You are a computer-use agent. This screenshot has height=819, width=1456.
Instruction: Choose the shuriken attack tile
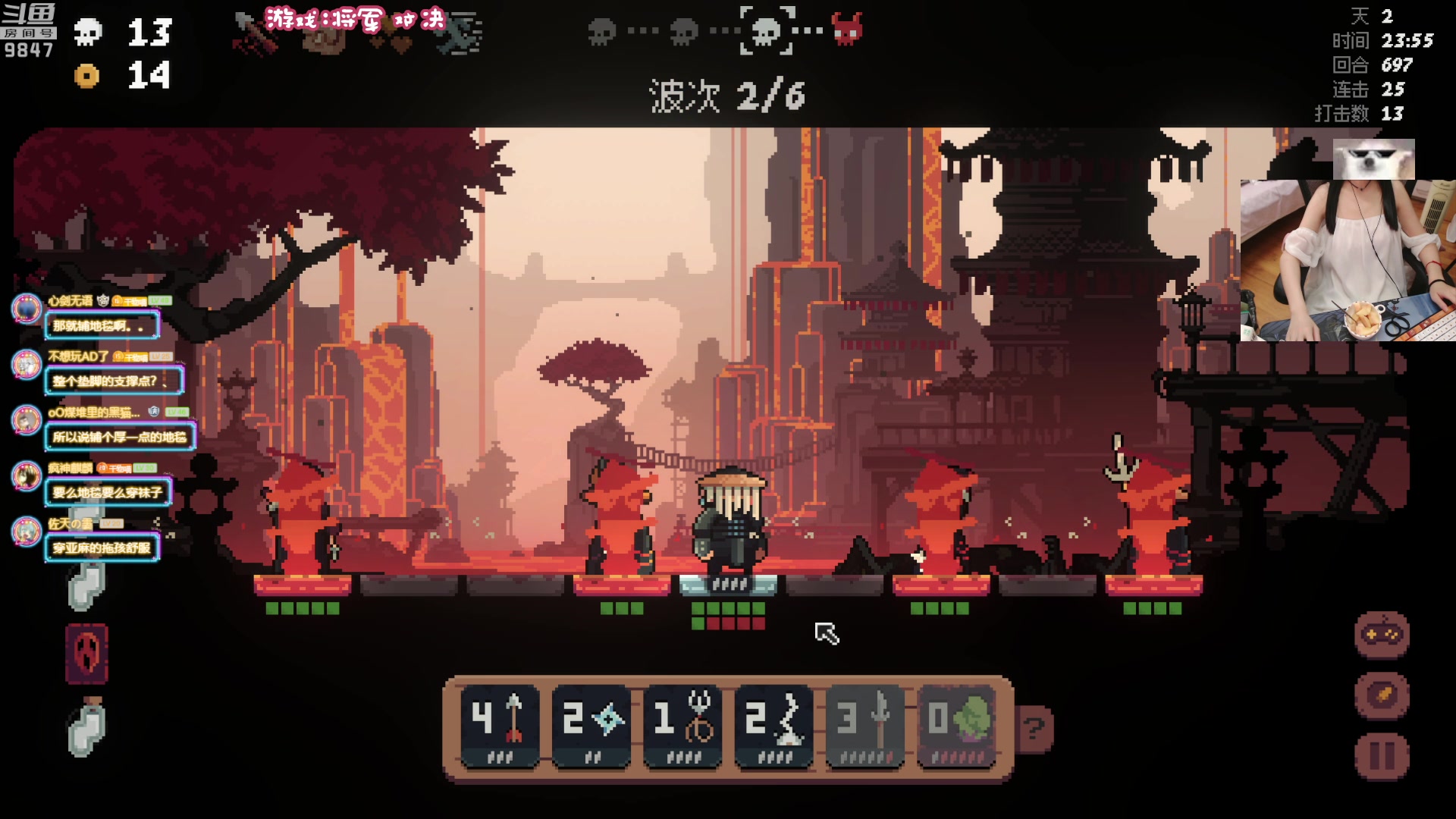click(591, 726)
